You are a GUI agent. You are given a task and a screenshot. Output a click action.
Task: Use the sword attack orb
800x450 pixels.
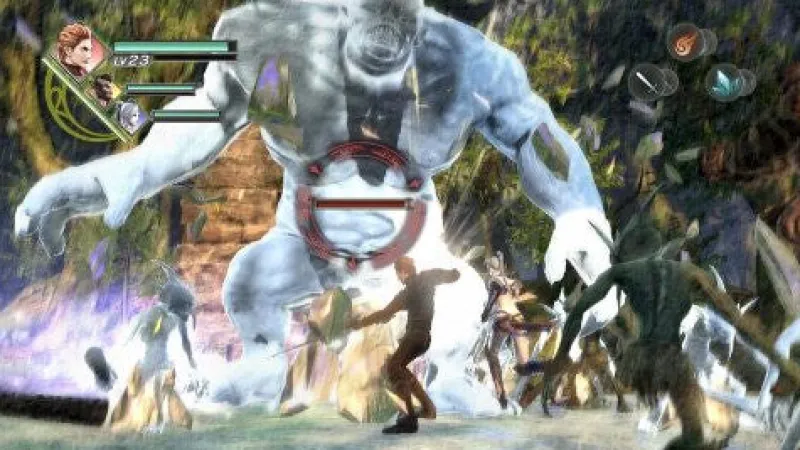coord(647,82)
